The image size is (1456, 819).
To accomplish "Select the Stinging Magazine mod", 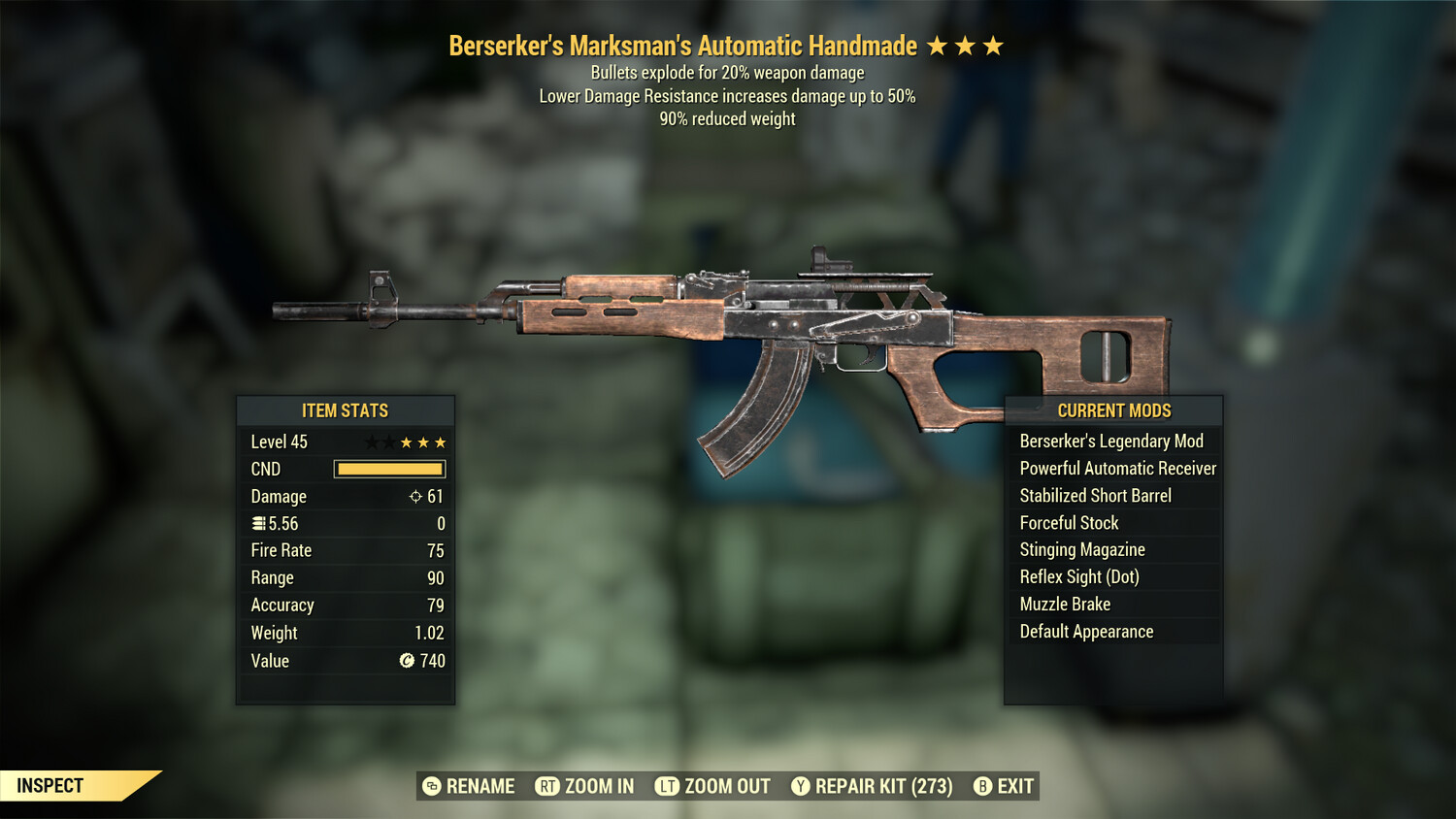I will (1081, 549).
